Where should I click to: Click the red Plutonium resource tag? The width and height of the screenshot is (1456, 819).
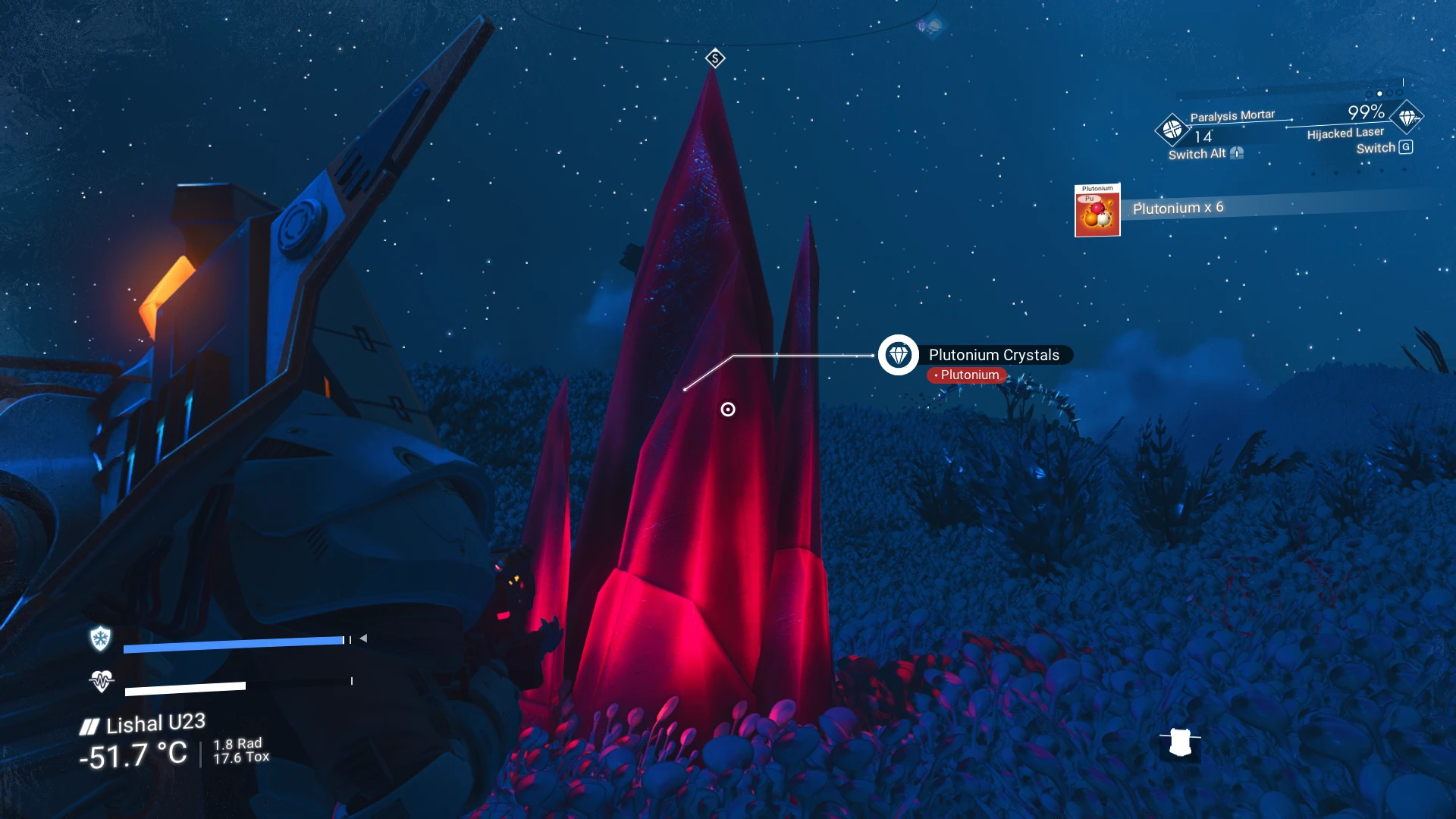(967, 375)
